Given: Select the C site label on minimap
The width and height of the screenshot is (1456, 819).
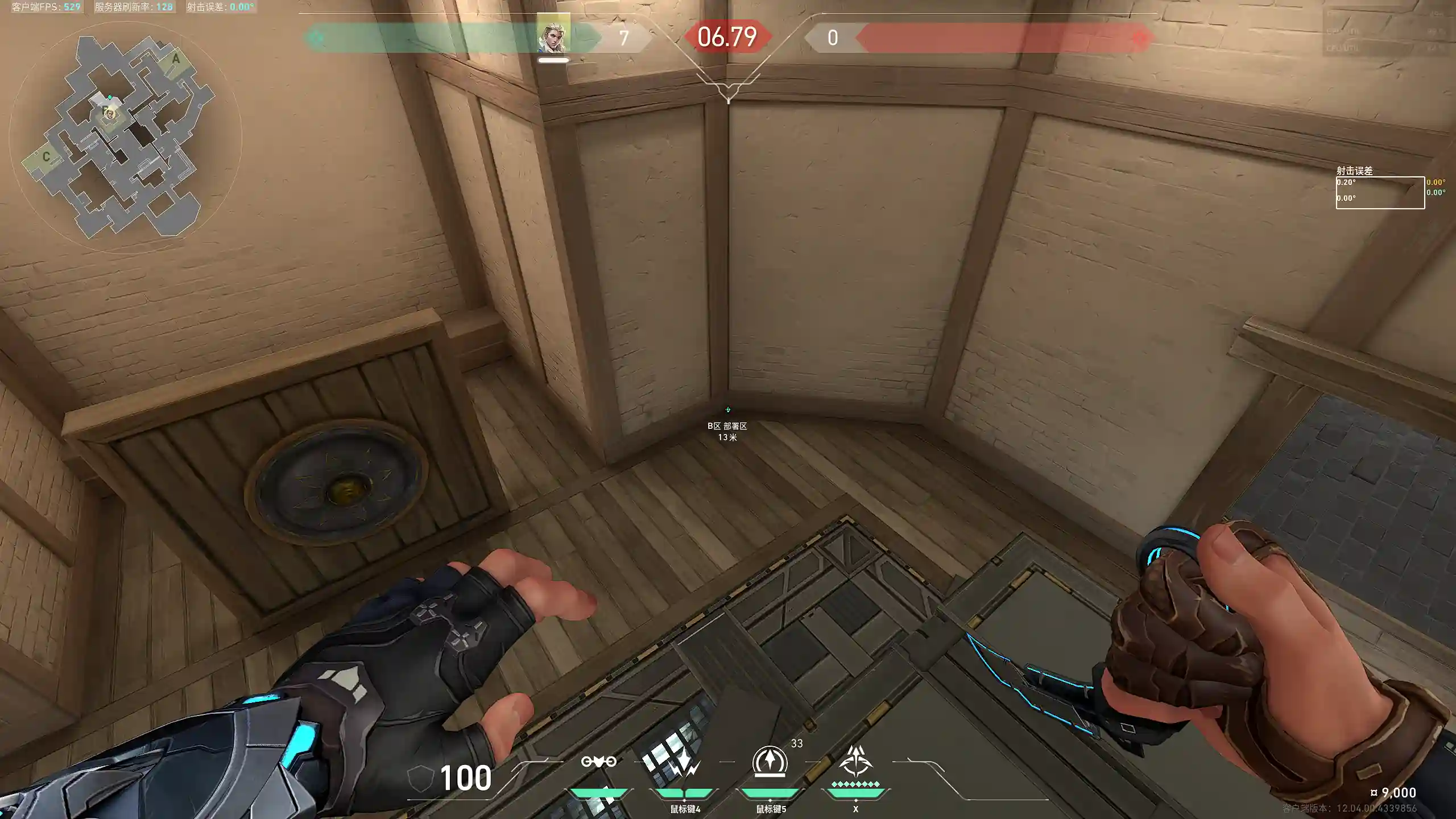Looking at the screenshot, I should click(x=46, y=156).
